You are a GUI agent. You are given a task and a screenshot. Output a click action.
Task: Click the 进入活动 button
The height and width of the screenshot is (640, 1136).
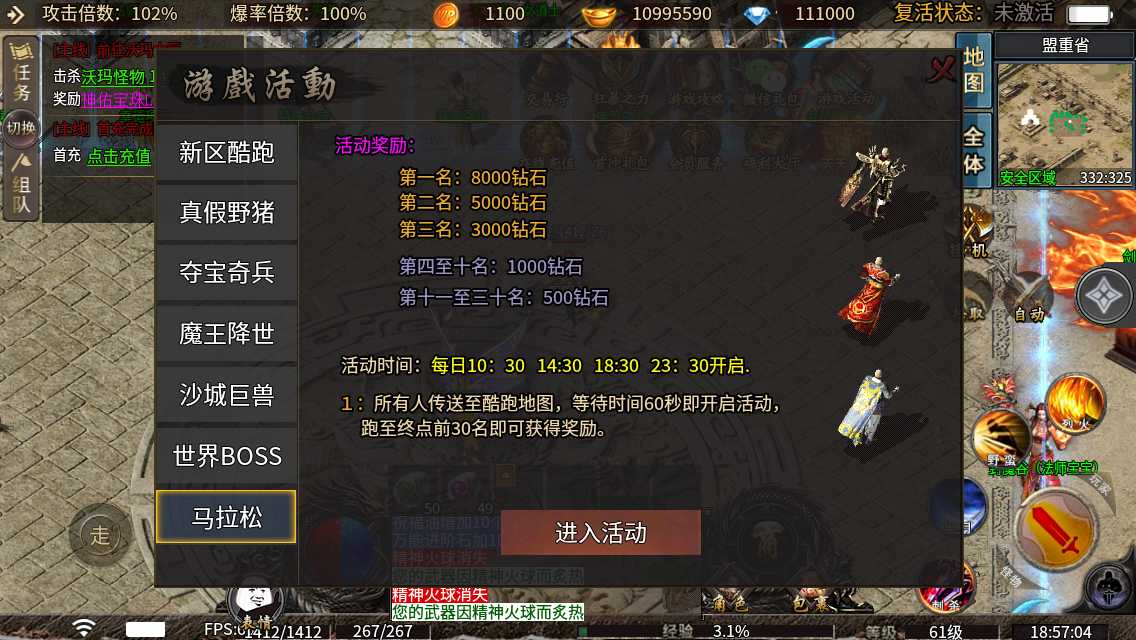coord(601,533)
